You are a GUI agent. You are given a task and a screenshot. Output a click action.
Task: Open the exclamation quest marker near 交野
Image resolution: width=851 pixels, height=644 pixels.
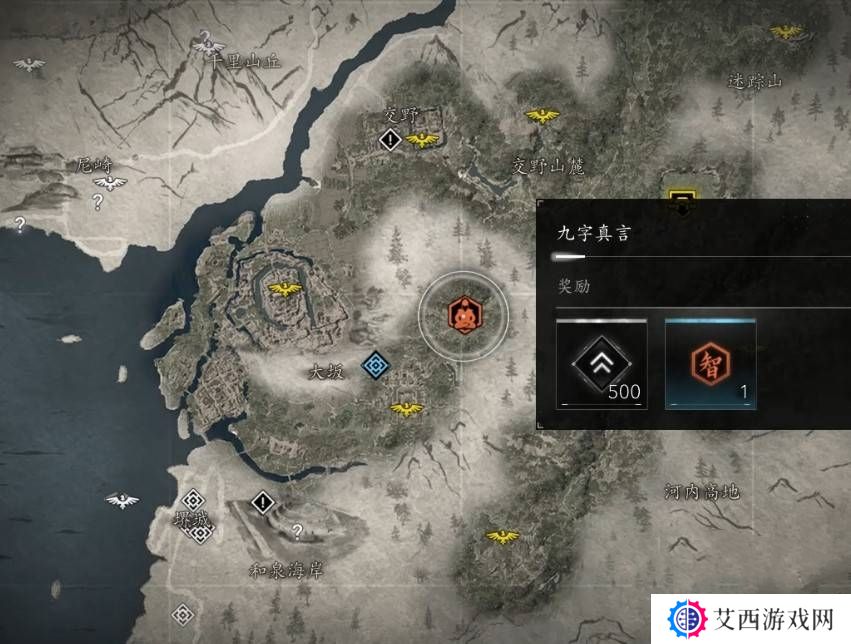[x=389, y=141]
